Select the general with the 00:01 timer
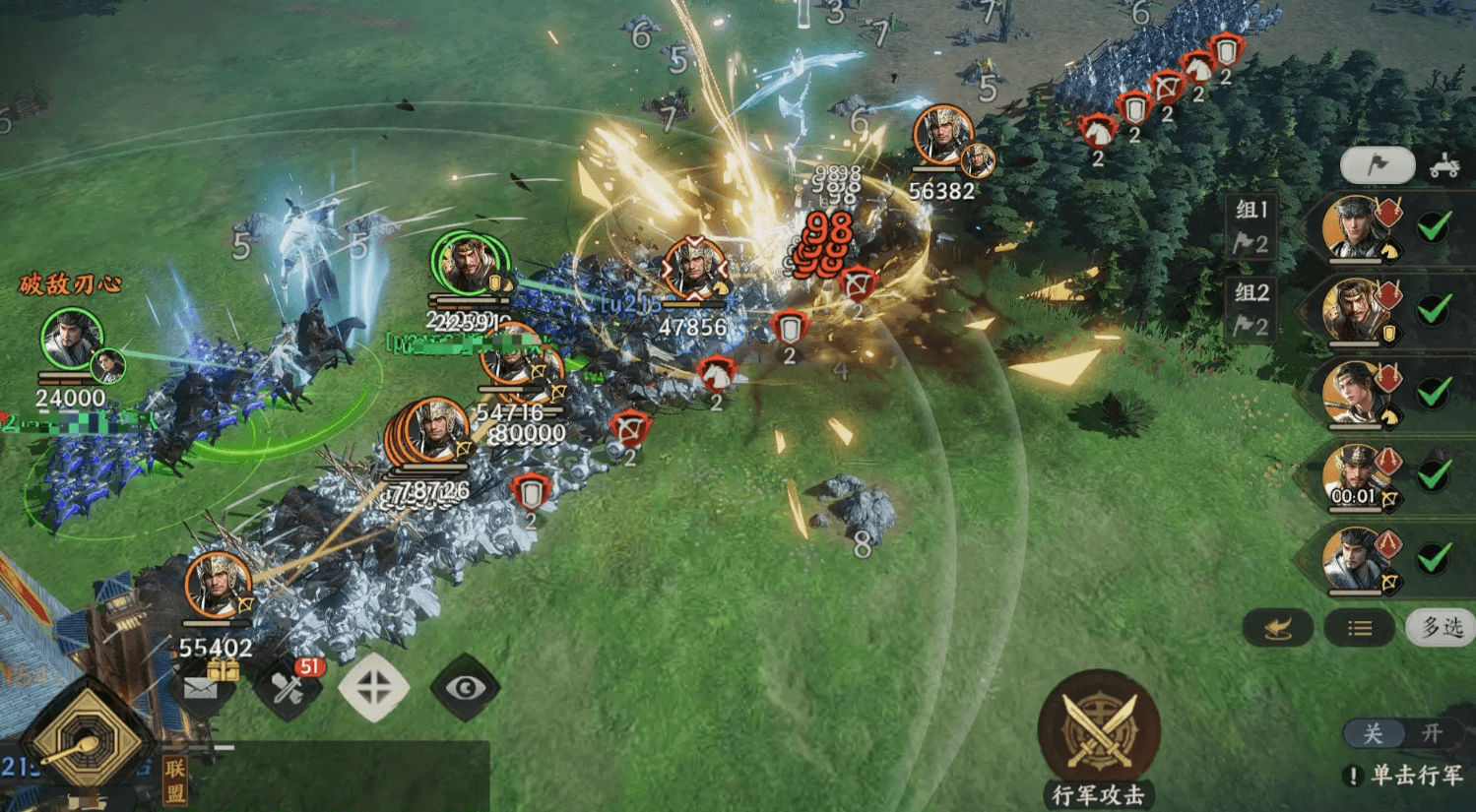Image resolution: width=1476 pixels, height=812 pixels. point(1357,476)
